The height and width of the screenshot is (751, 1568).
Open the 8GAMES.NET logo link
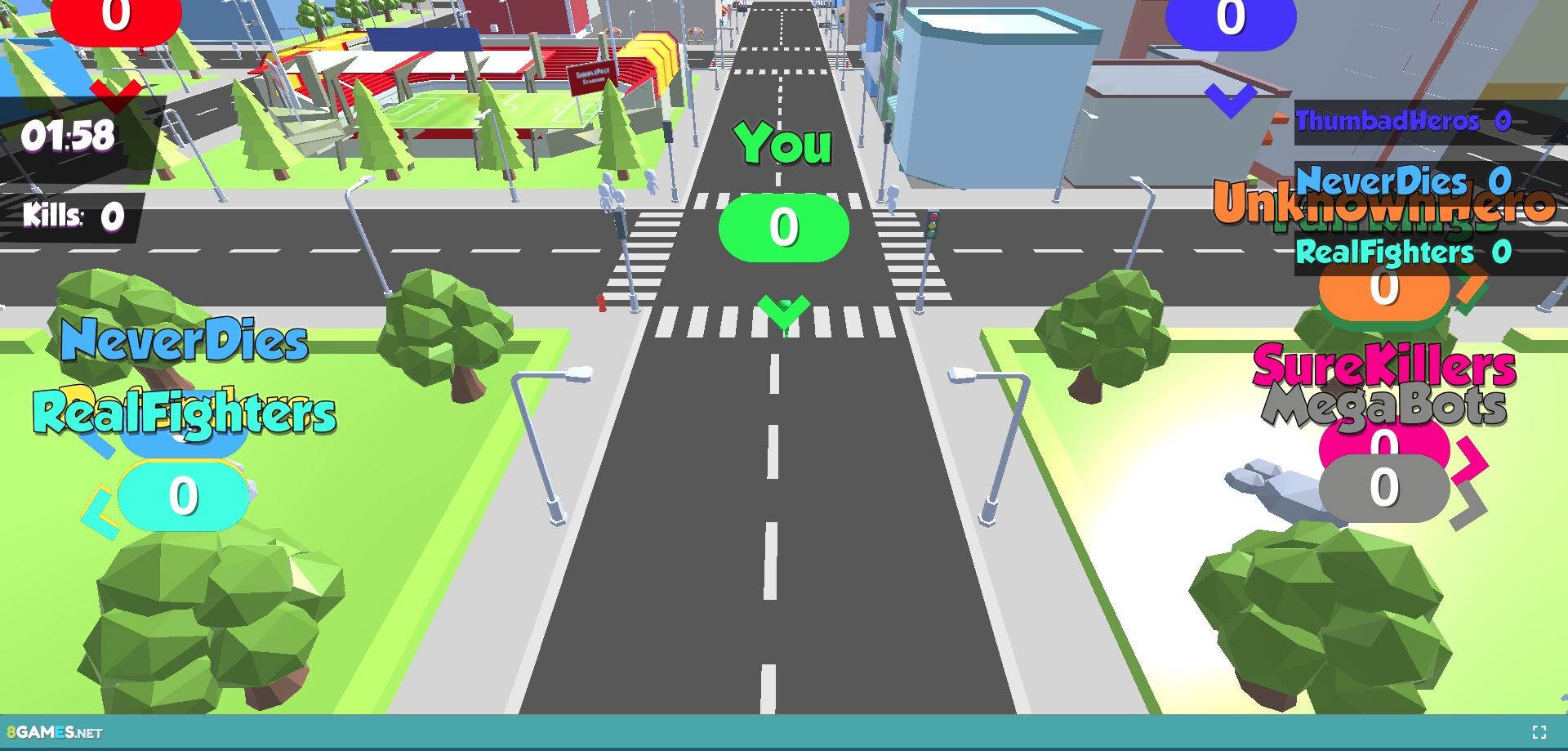(x=55, y=732)
